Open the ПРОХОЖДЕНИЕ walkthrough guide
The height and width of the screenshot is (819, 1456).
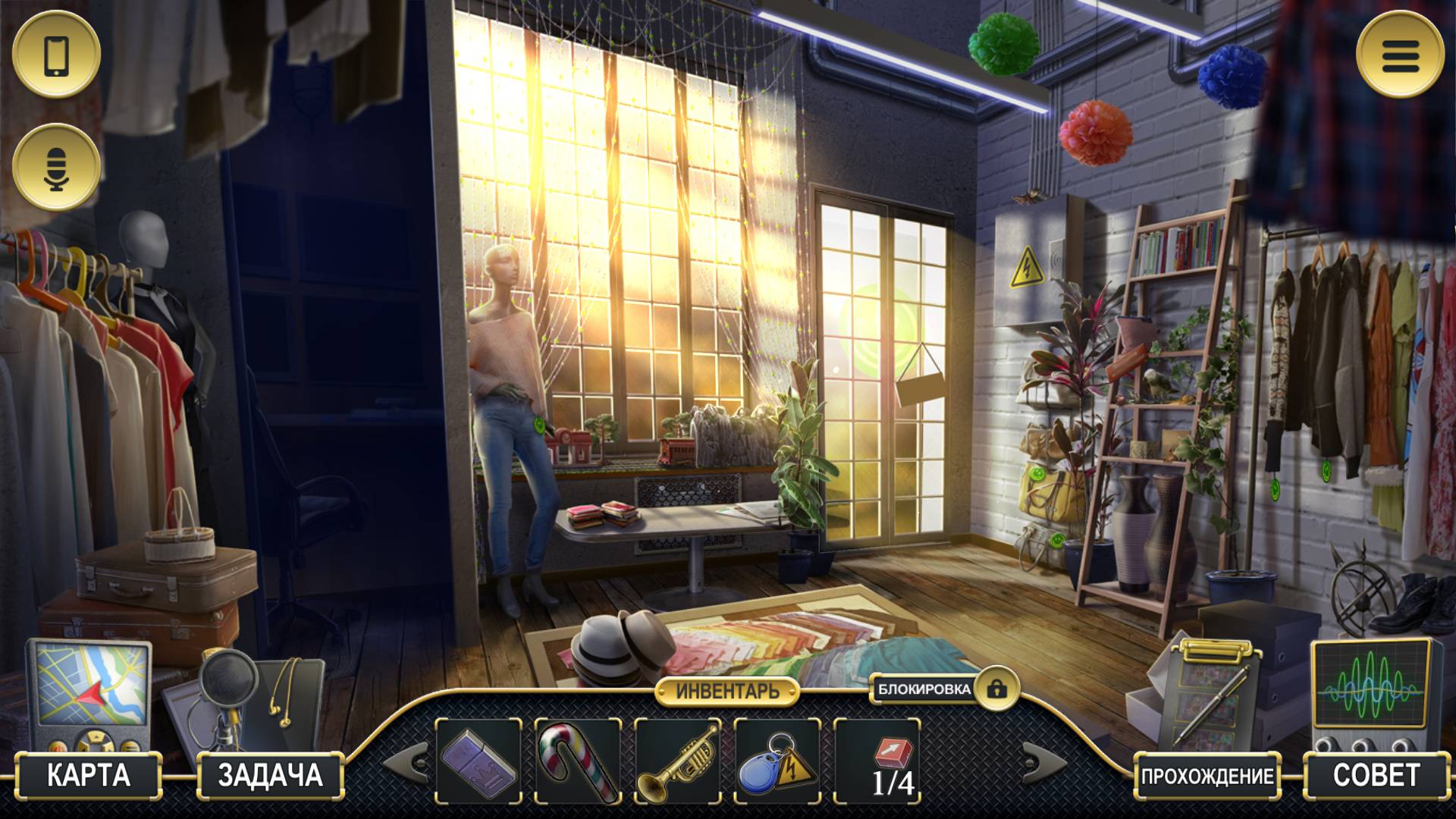1207,776
